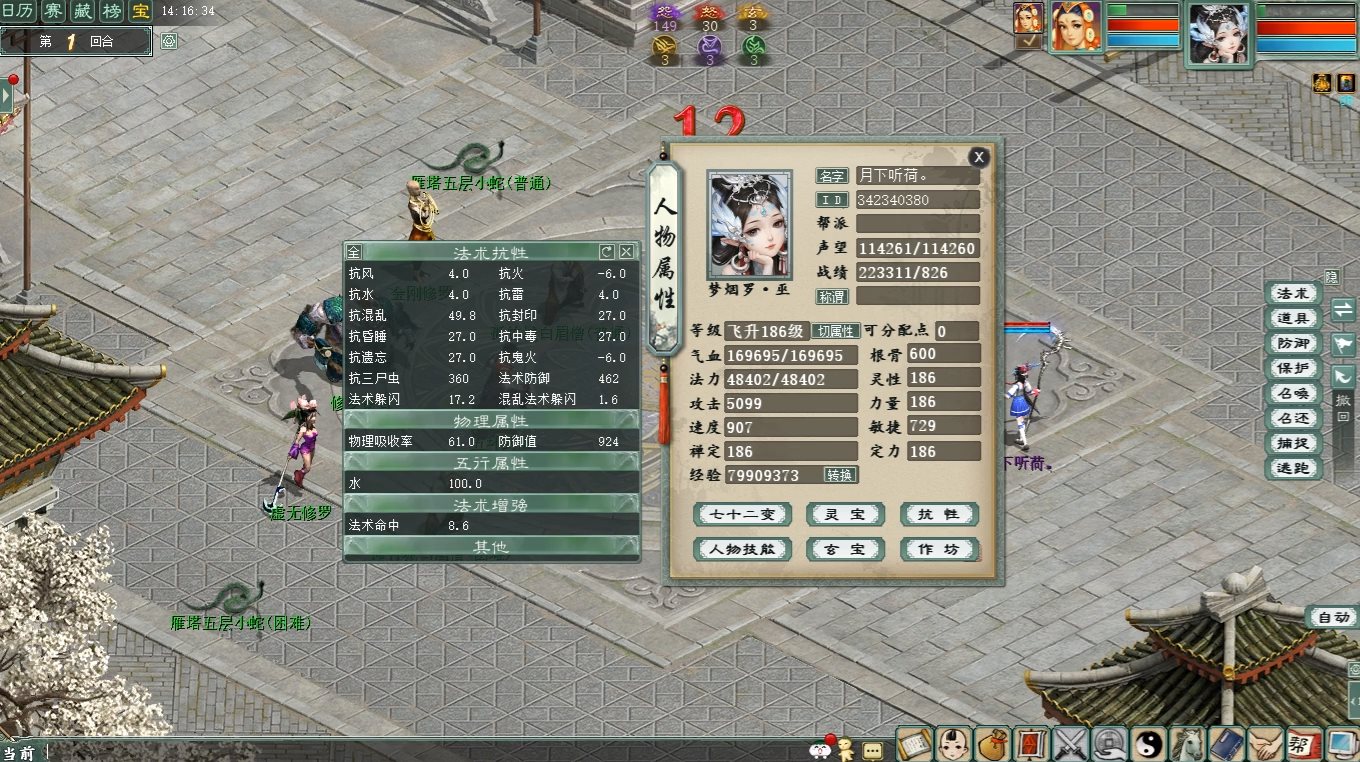
Task: Select the 逃跑 flee command
Action: pyautogui.click(x=1292, y=468)
